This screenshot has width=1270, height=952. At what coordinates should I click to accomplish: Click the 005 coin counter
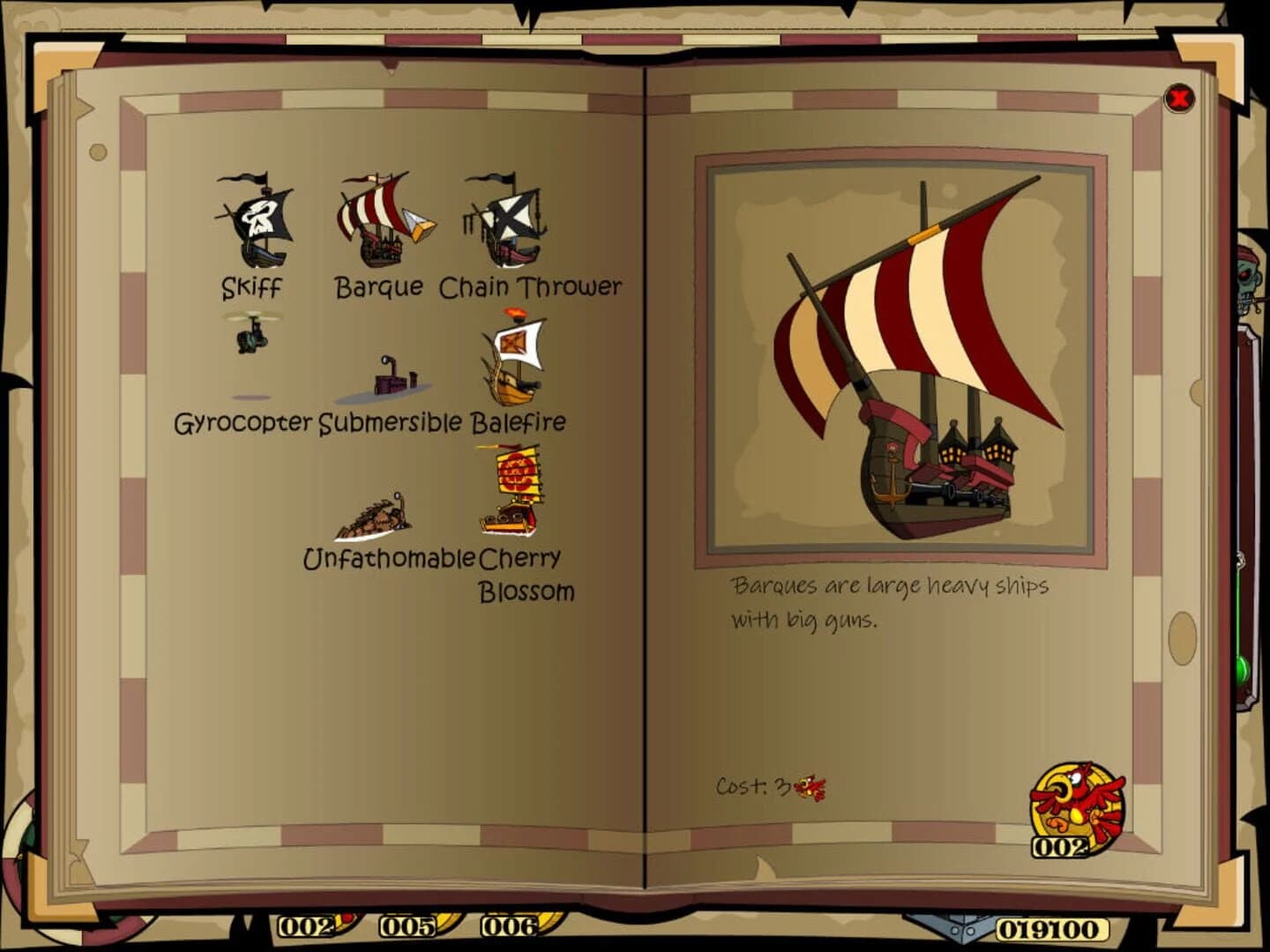coord(408,927)
